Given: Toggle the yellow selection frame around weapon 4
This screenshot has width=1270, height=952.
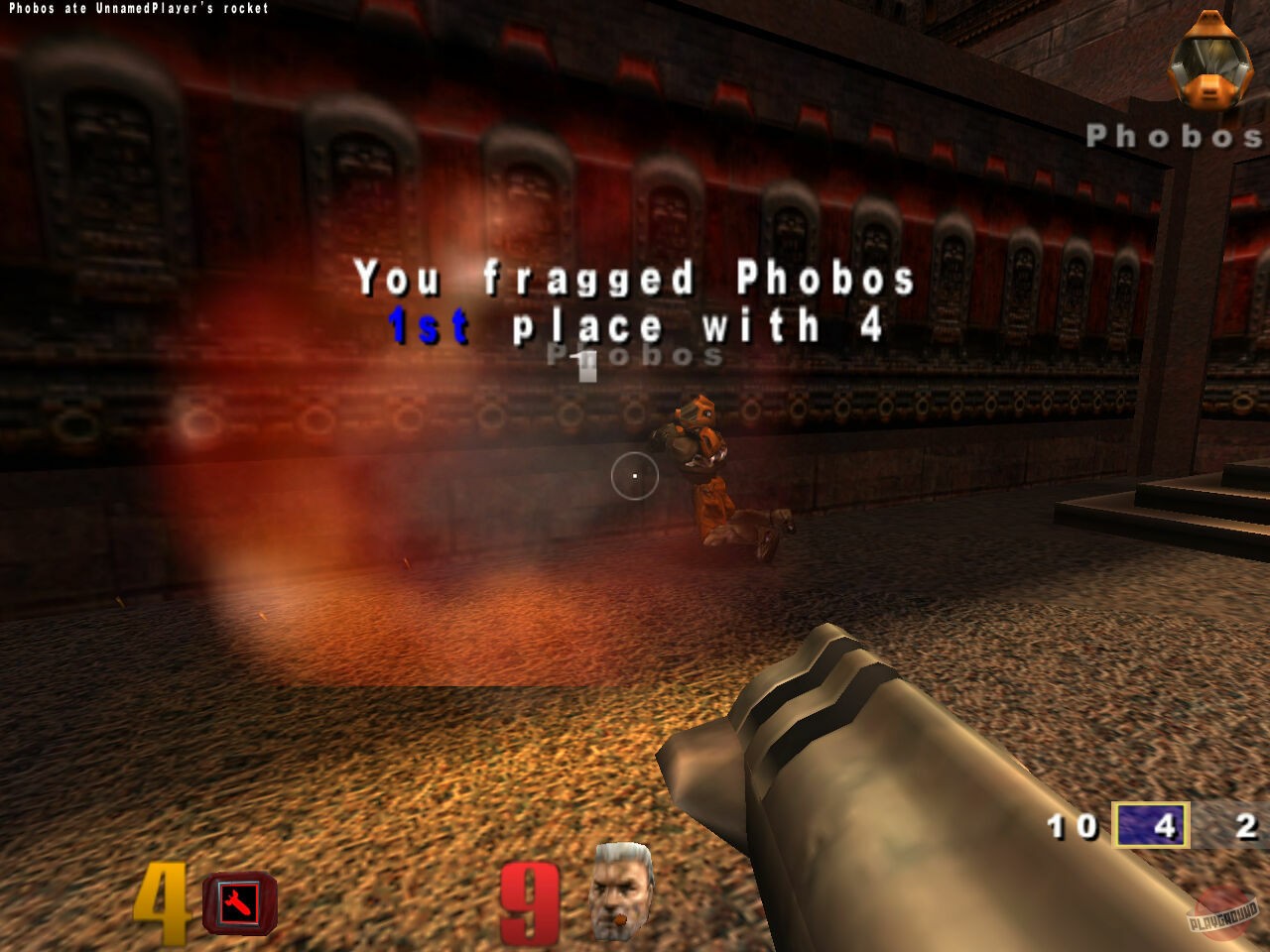Looking at the screenshot, I should tap(1153, 824).
